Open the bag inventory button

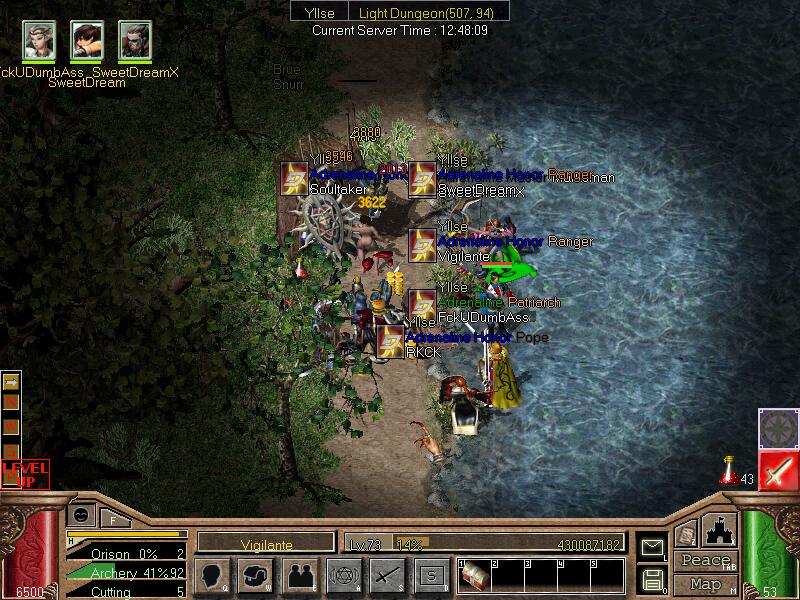[256, 575]
